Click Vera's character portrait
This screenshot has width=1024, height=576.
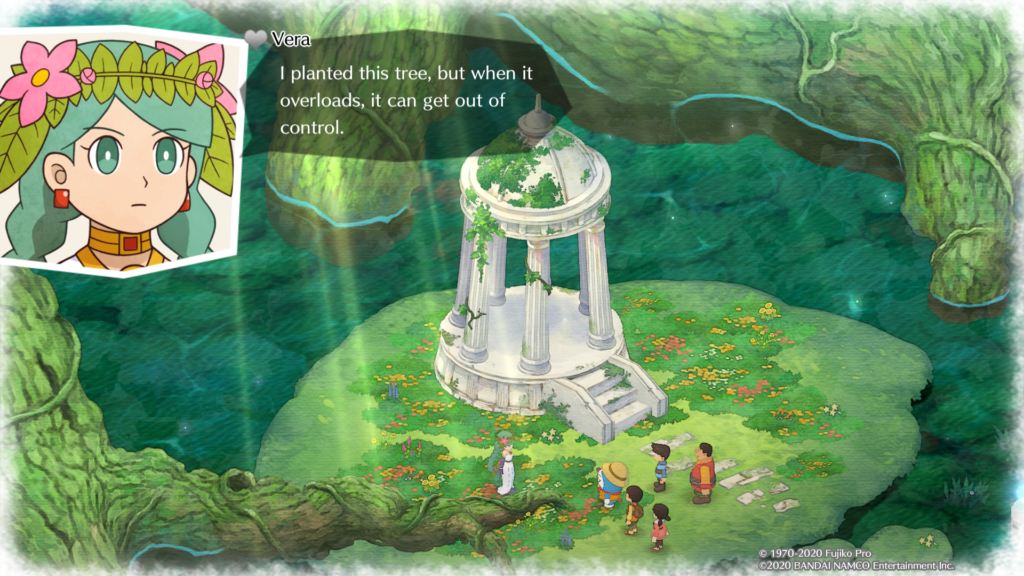(118, 152)
